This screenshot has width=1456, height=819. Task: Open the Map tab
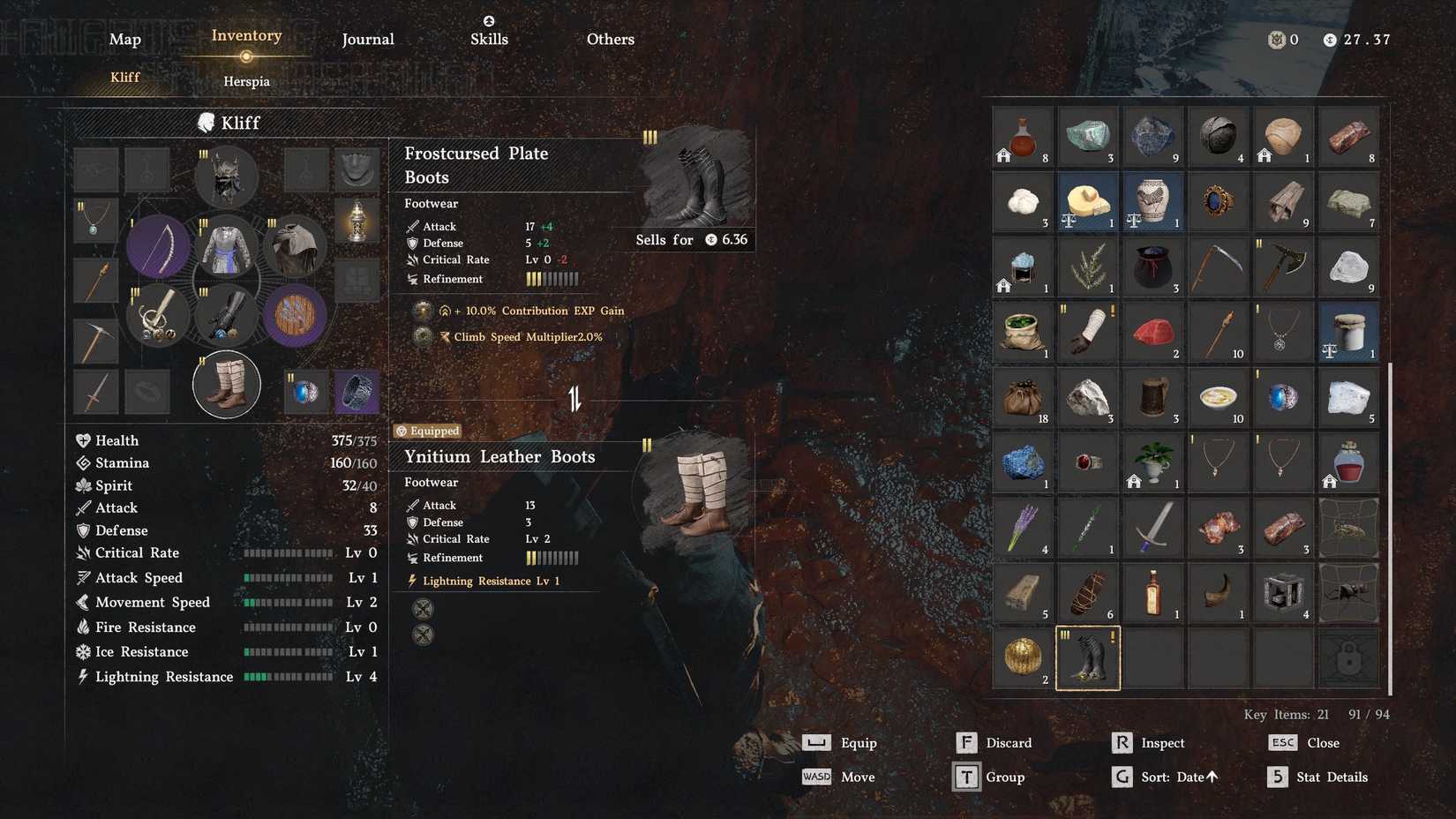click(124, 39)
